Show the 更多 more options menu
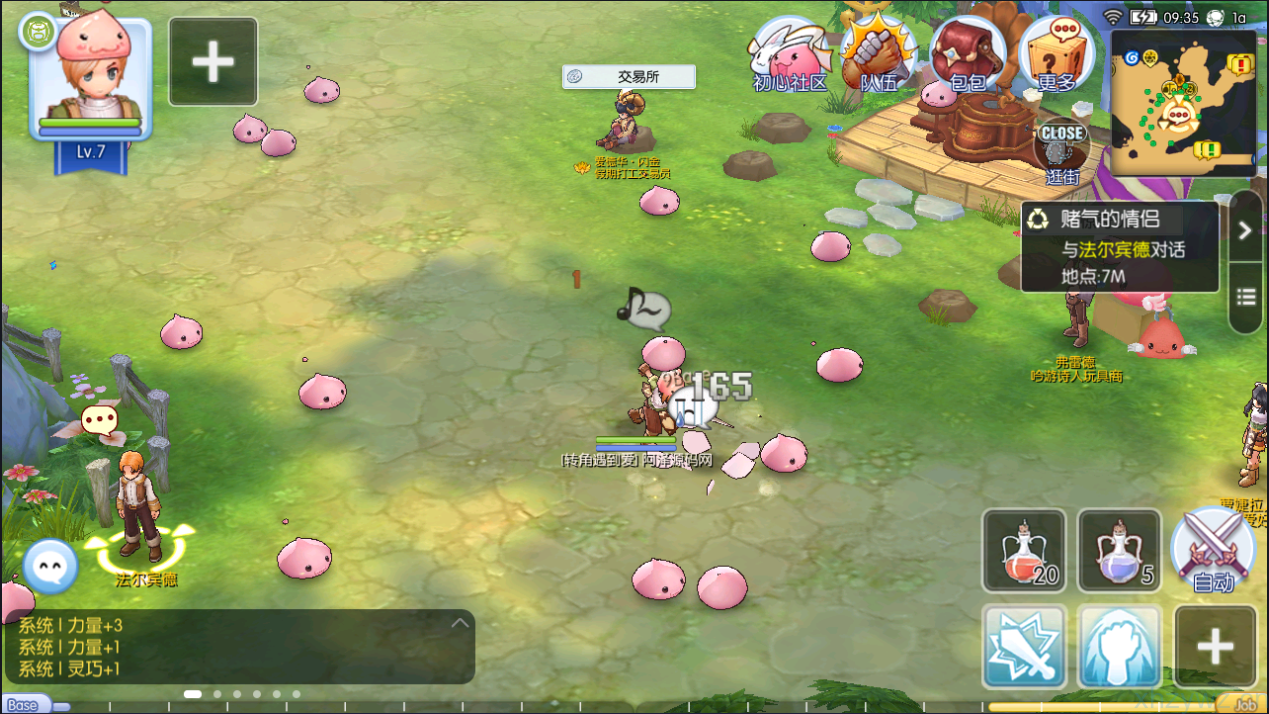This screenshot has width=1269, height=714. tap(1056, 55)
